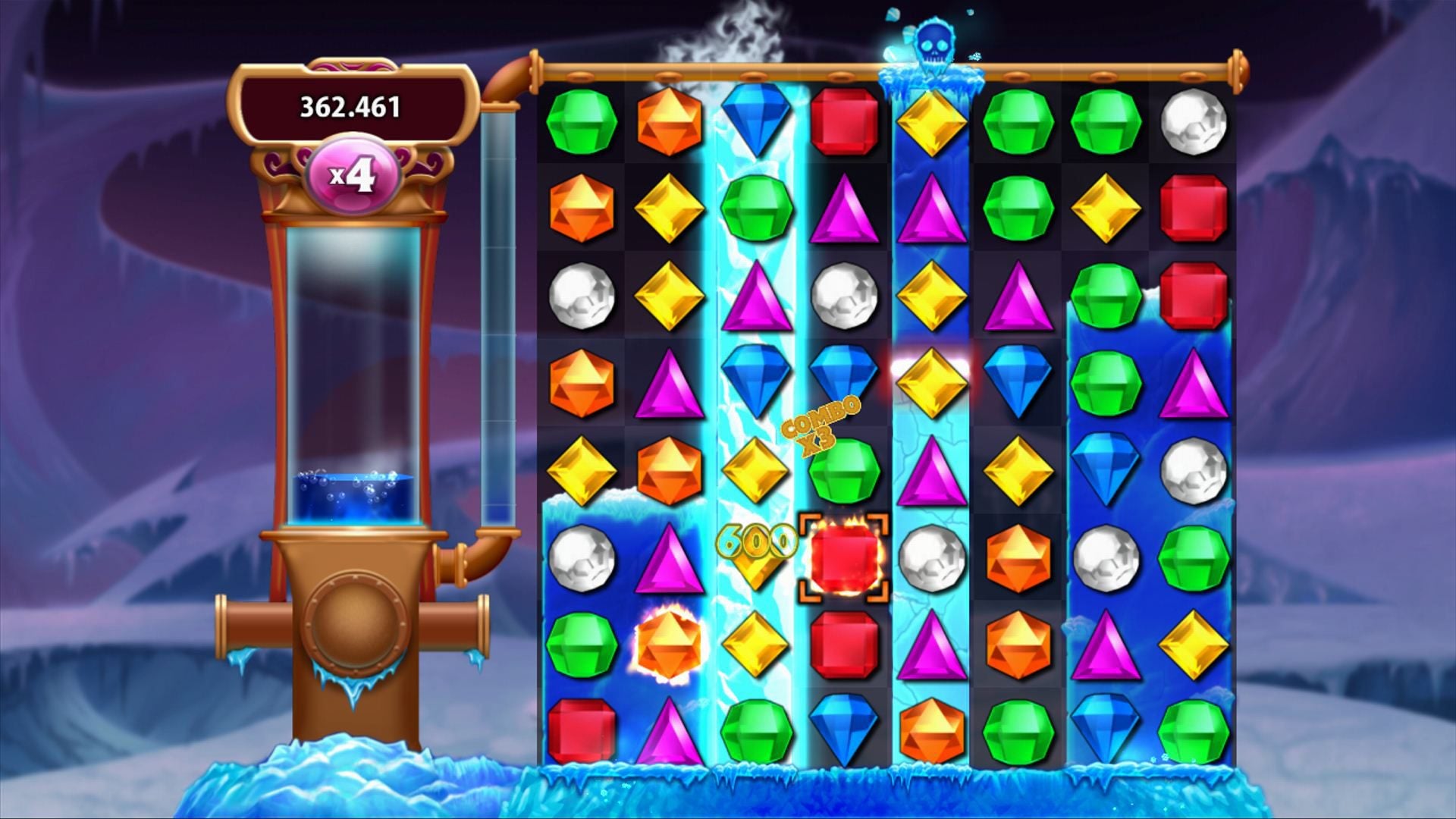Choose the green gem in board's bottom-right corner
The height and width of the screenshot is (819, 1456).
1193,730
